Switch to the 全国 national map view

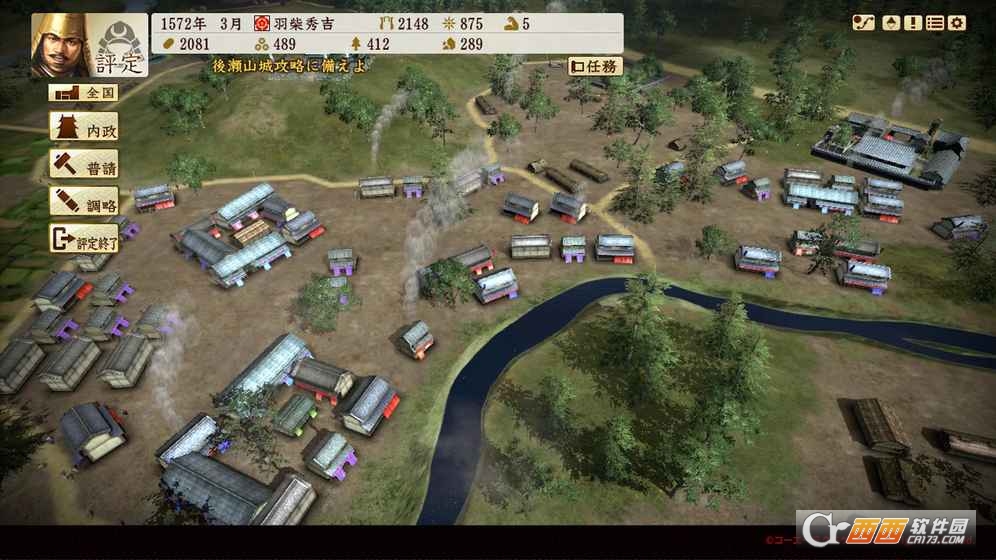(x=83, y=92)
